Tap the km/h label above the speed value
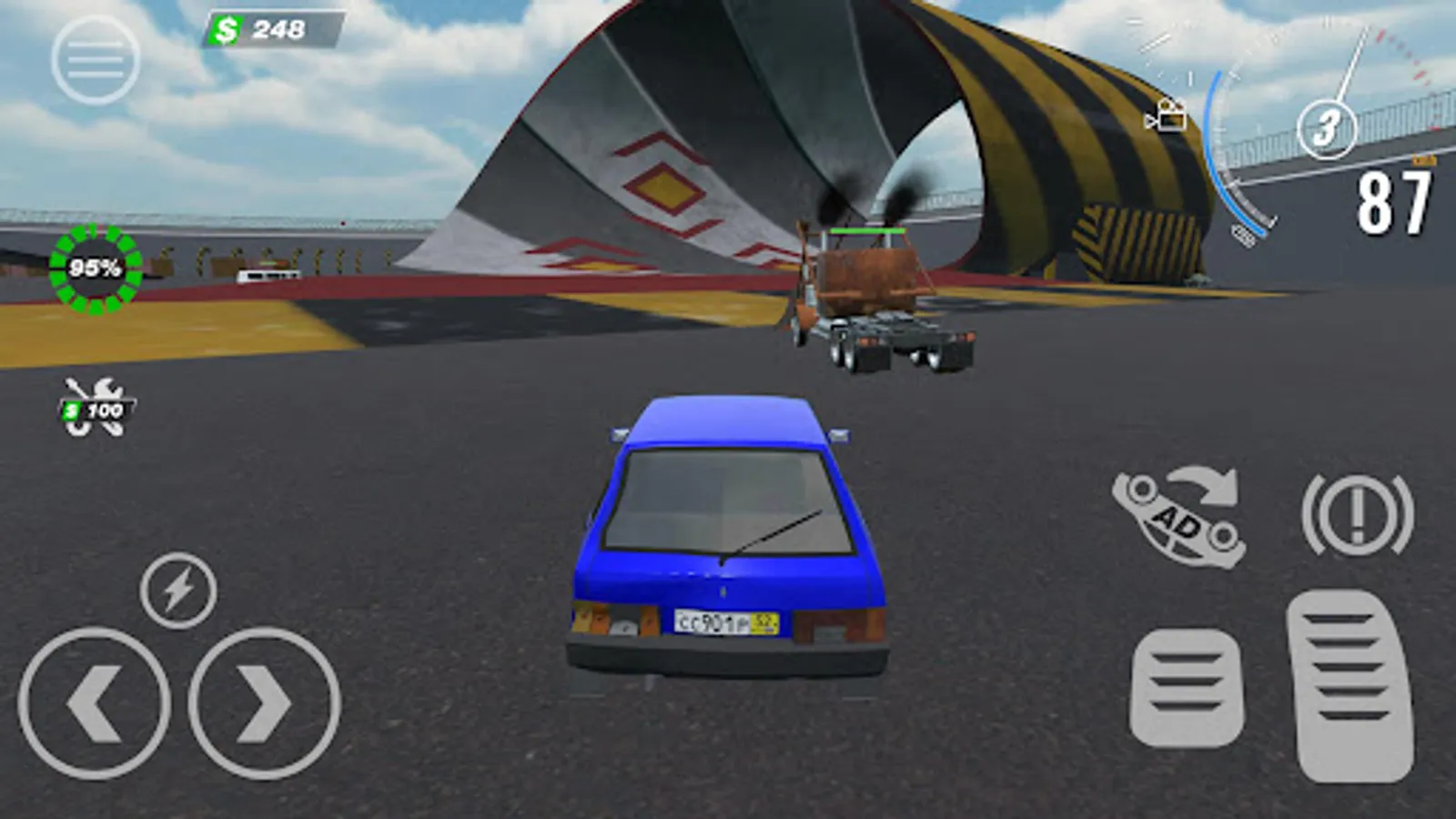The image size is (1456, 819). (1424, 159)
